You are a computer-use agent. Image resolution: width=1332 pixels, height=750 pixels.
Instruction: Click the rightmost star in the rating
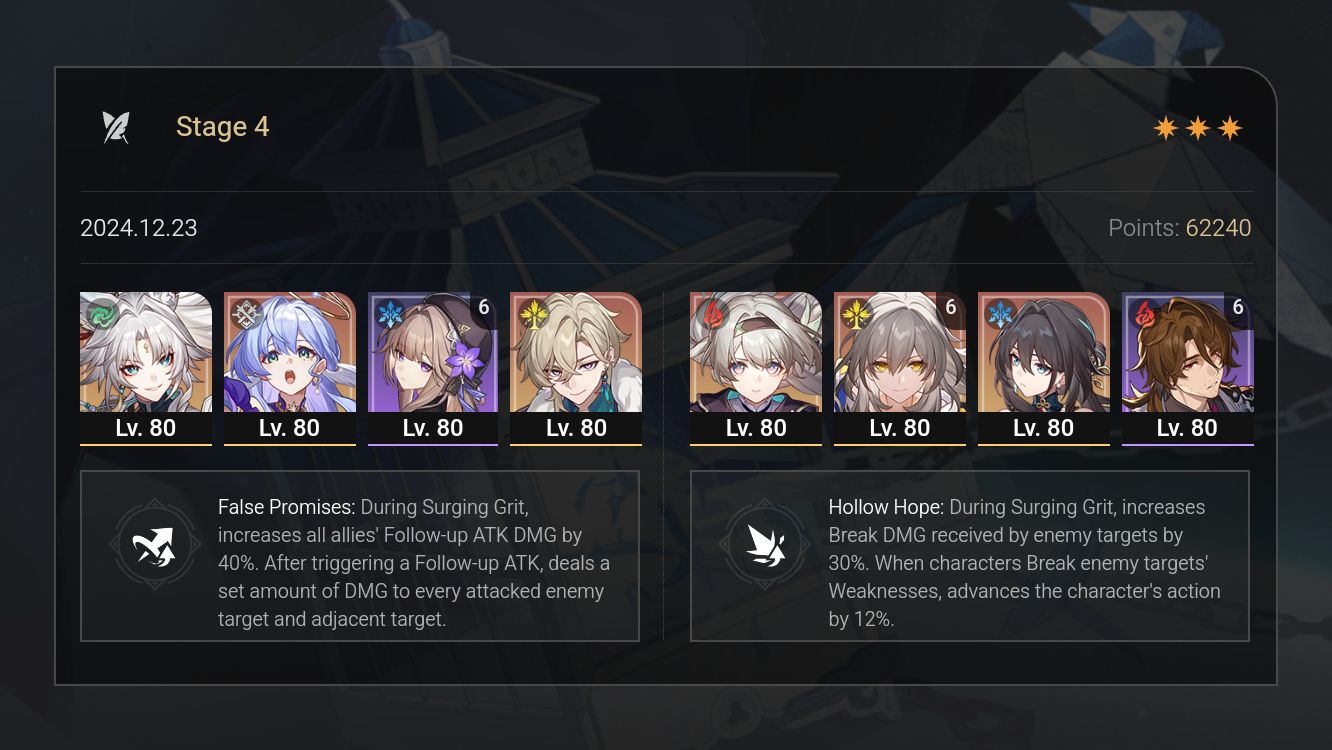pyautogui.click(x=1230, y=127)
